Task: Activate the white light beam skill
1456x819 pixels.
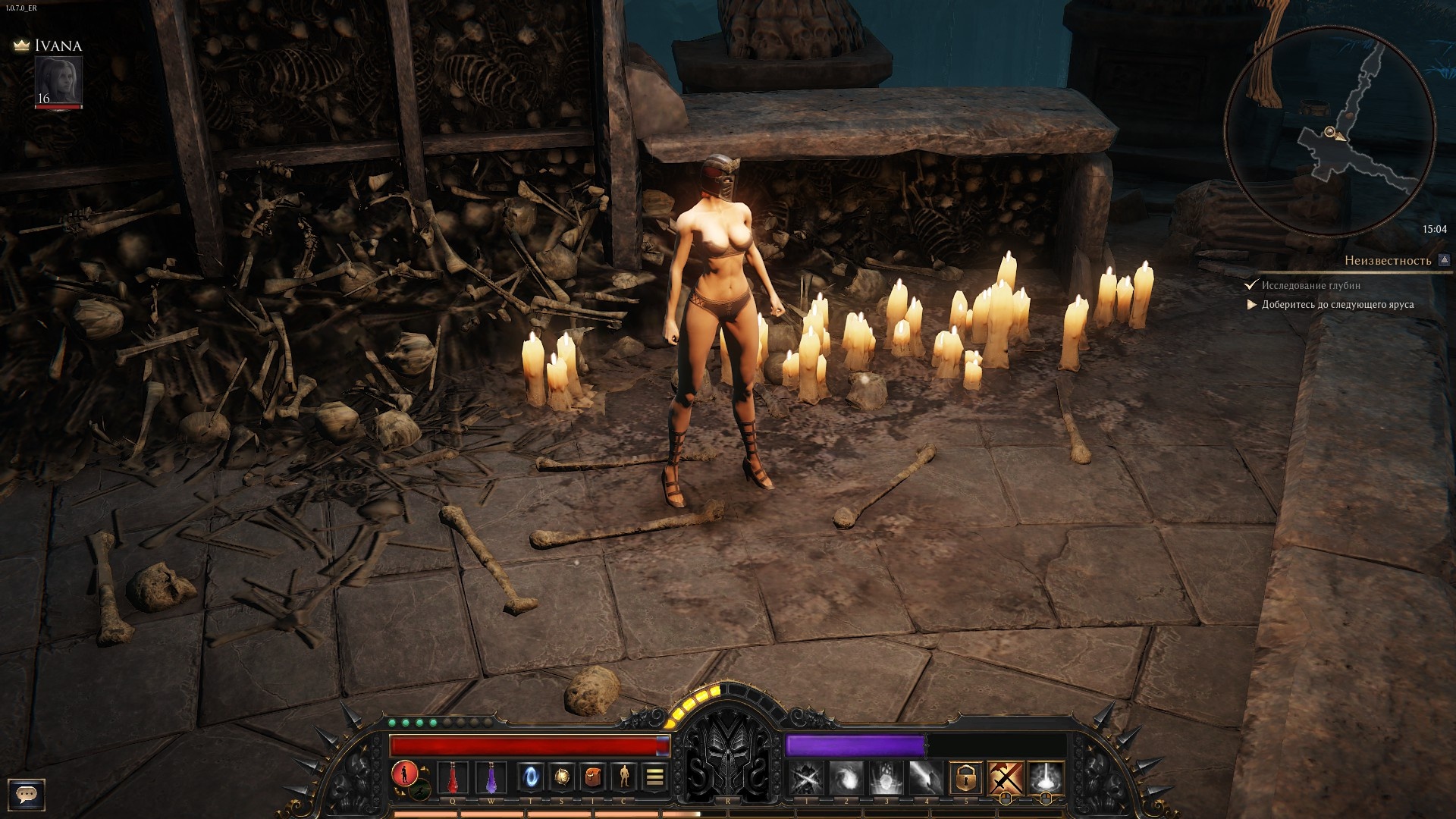Action: 1046,778
